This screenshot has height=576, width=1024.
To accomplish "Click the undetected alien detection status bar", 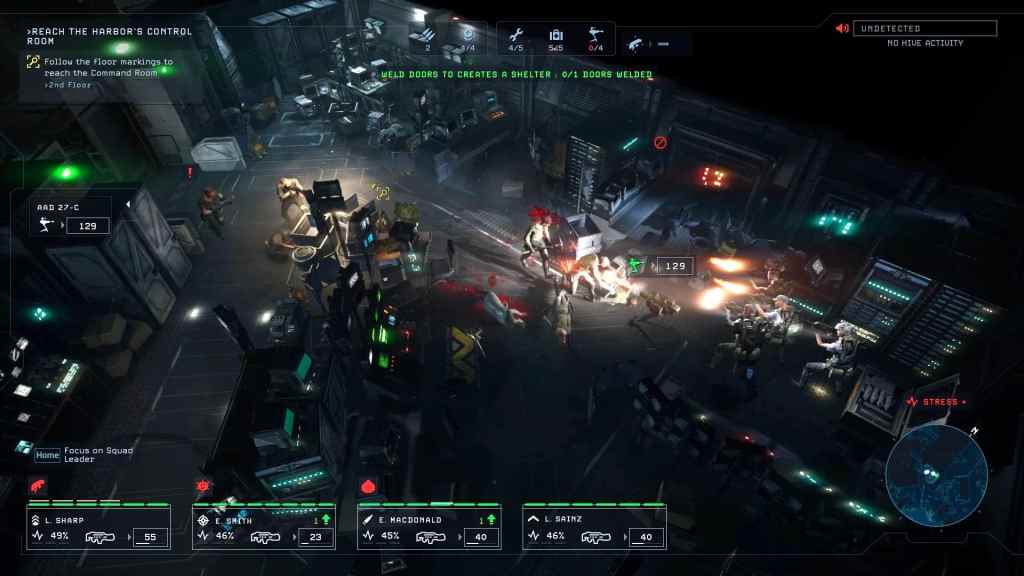I will (x=924, y=28).
